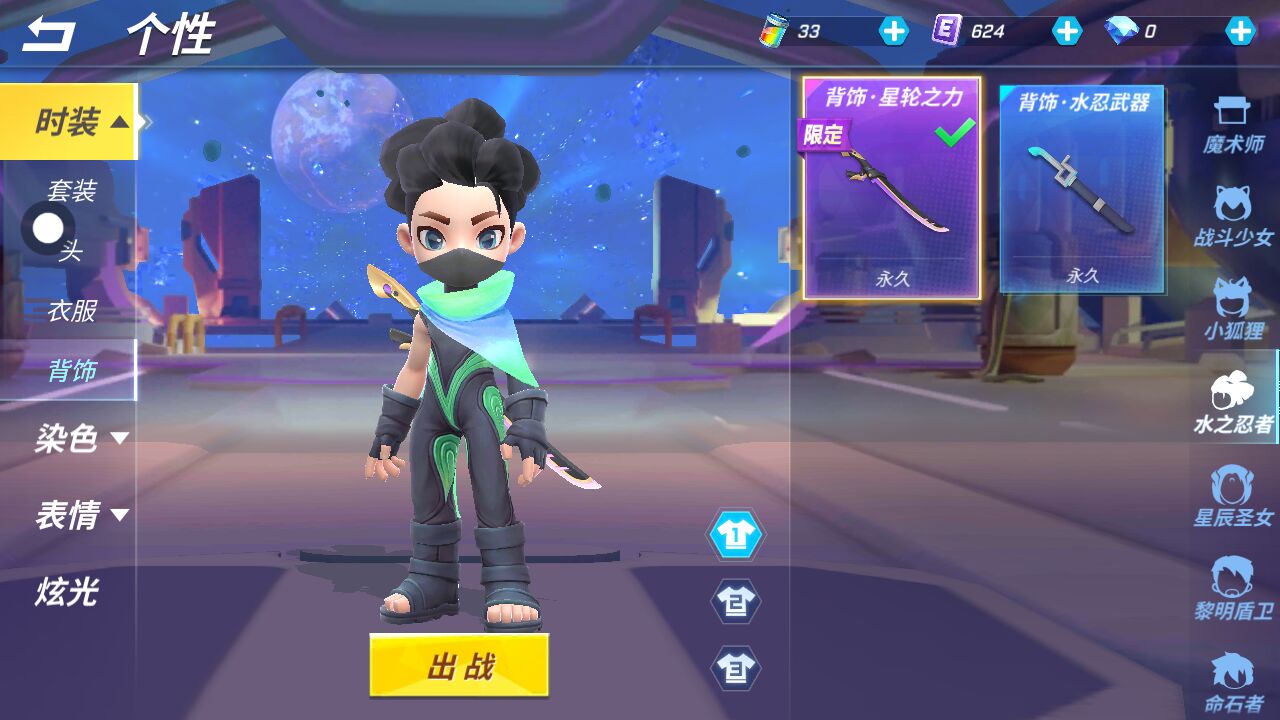Choose the 黎明盾卫 dawn shield guard character

coord(1233,589)
